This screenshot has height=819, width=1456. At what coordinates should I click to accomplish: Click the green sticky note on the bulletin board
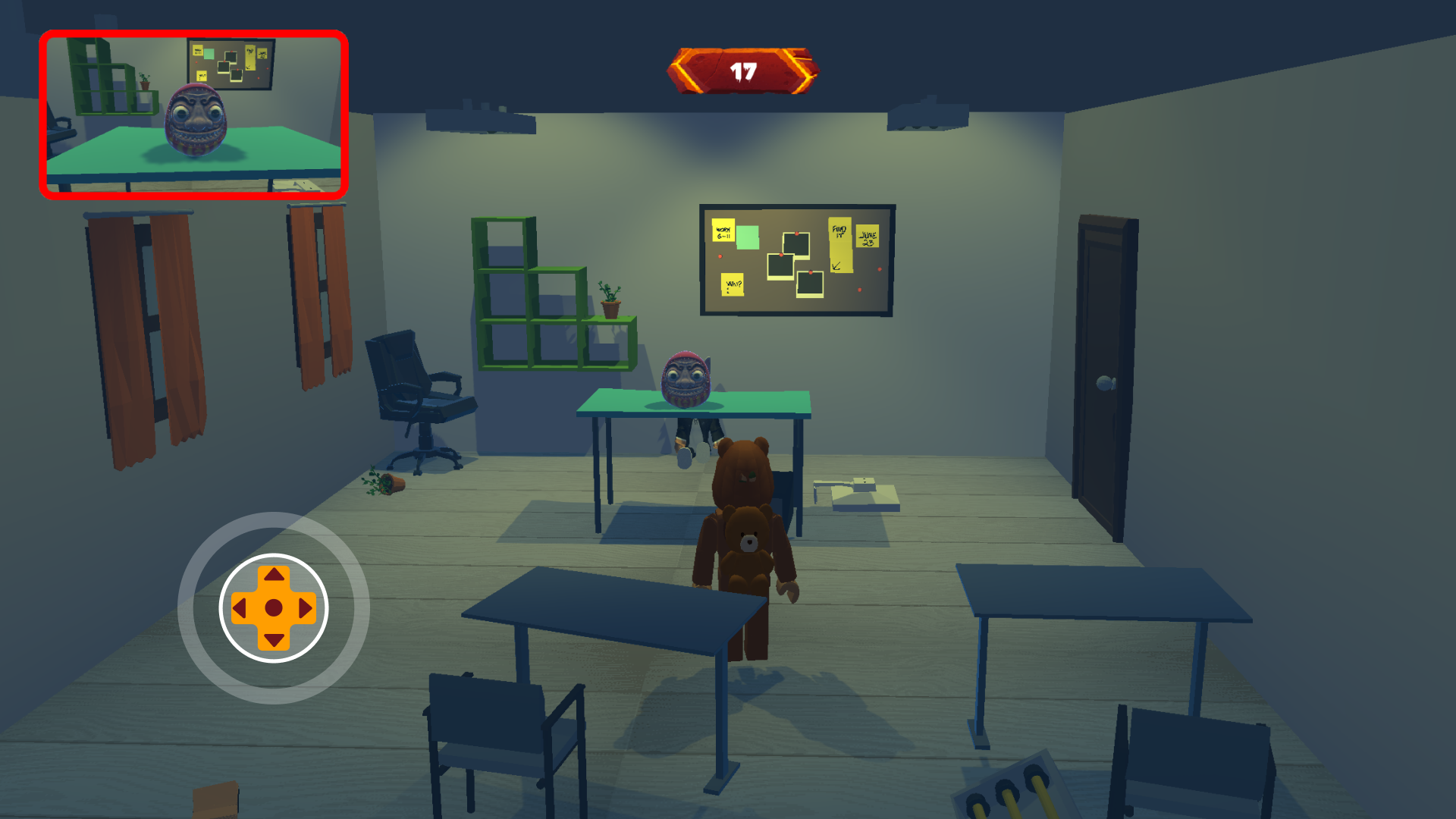pyautogui.click(x=748, y=237)
